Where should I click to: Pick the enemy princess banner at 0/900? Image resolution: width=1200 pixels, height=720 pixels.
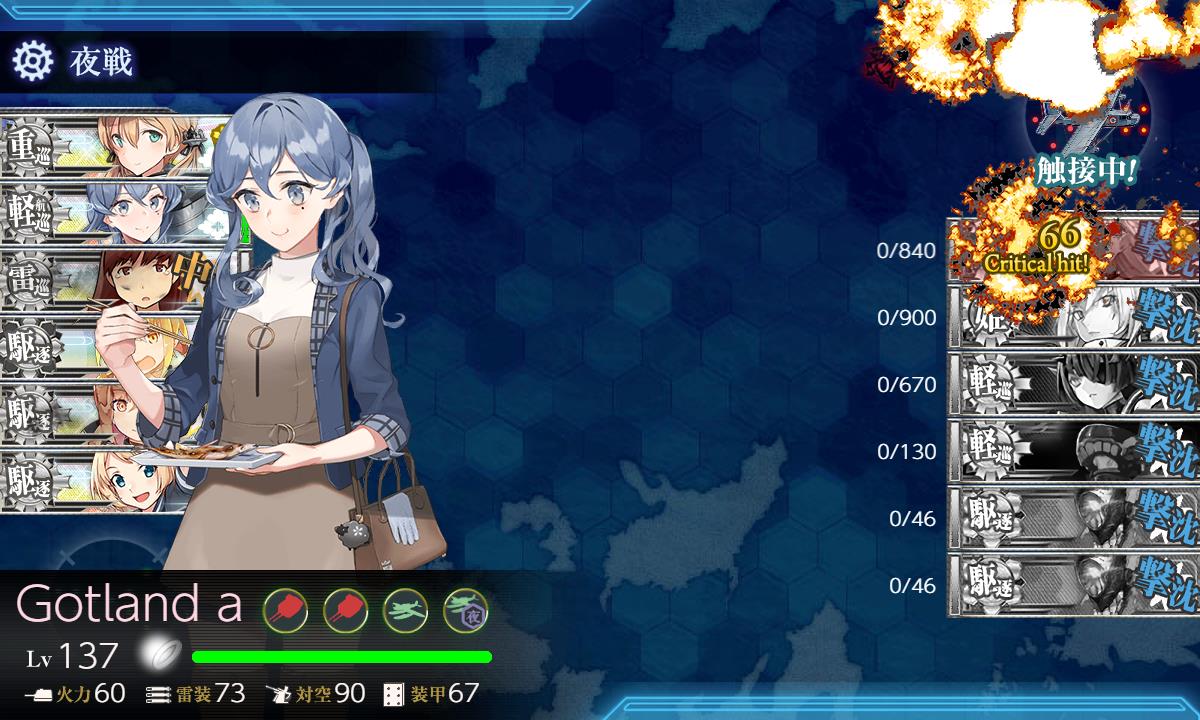point(1072,318)
